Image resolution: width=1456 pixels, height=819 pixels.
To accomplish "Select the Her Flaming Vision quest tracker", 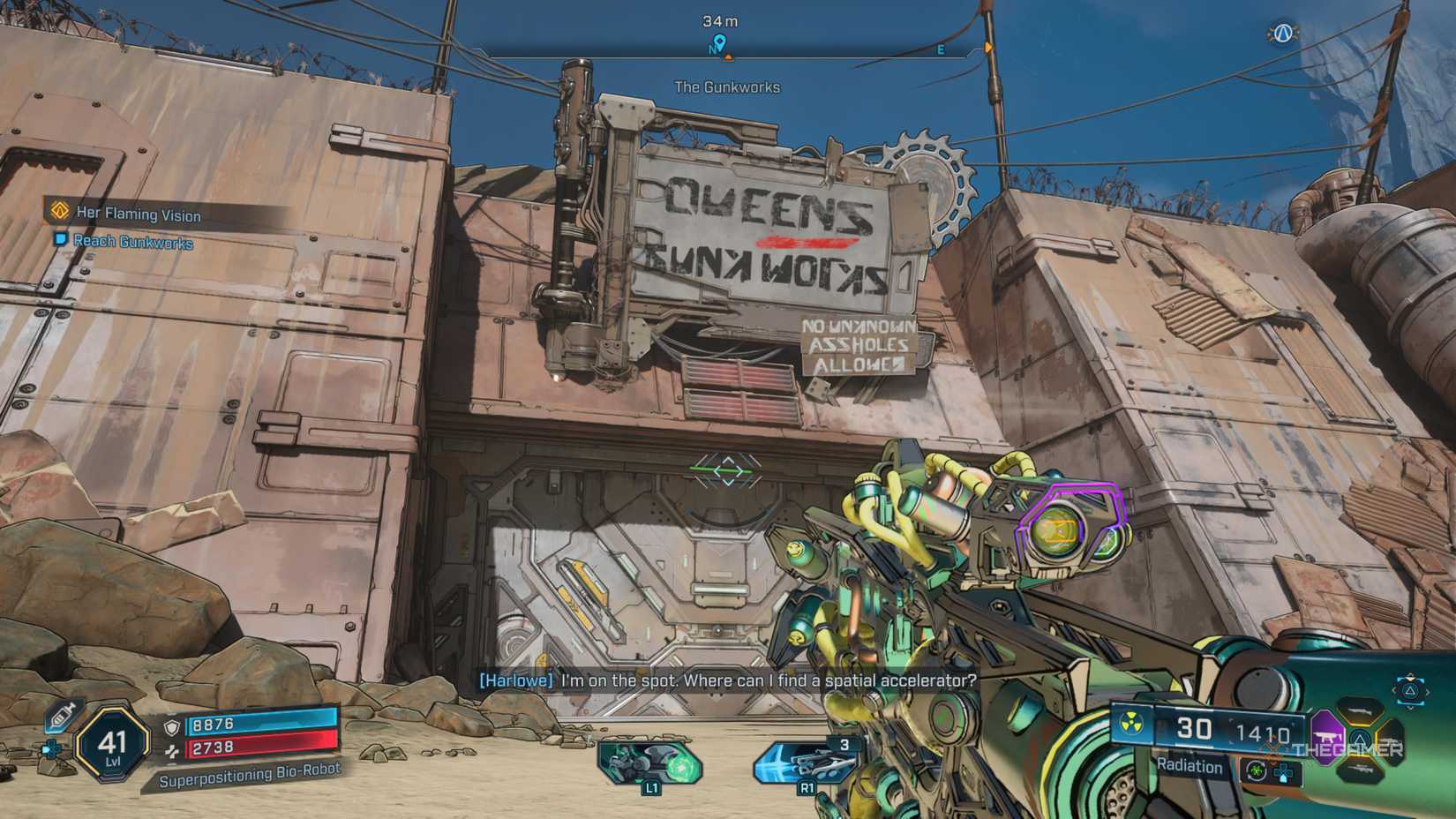I will click(138, 214).
